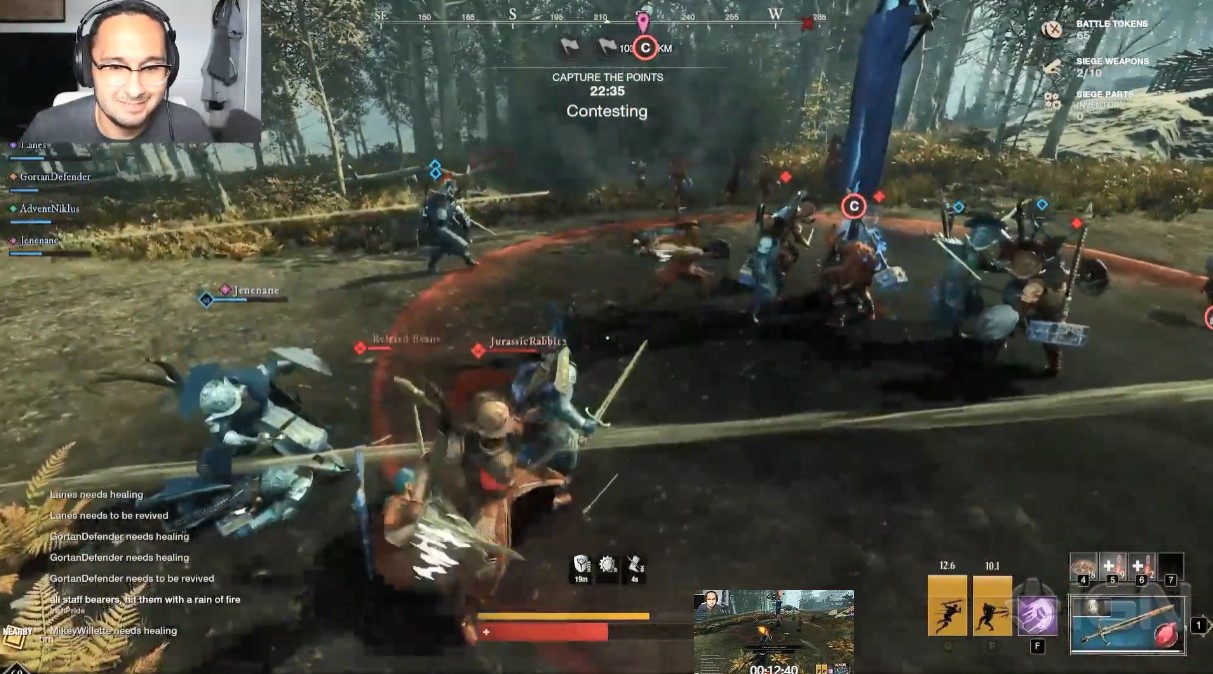Click the Siege Parts gear icon
1213x674 pixels.
[1052, 100]
